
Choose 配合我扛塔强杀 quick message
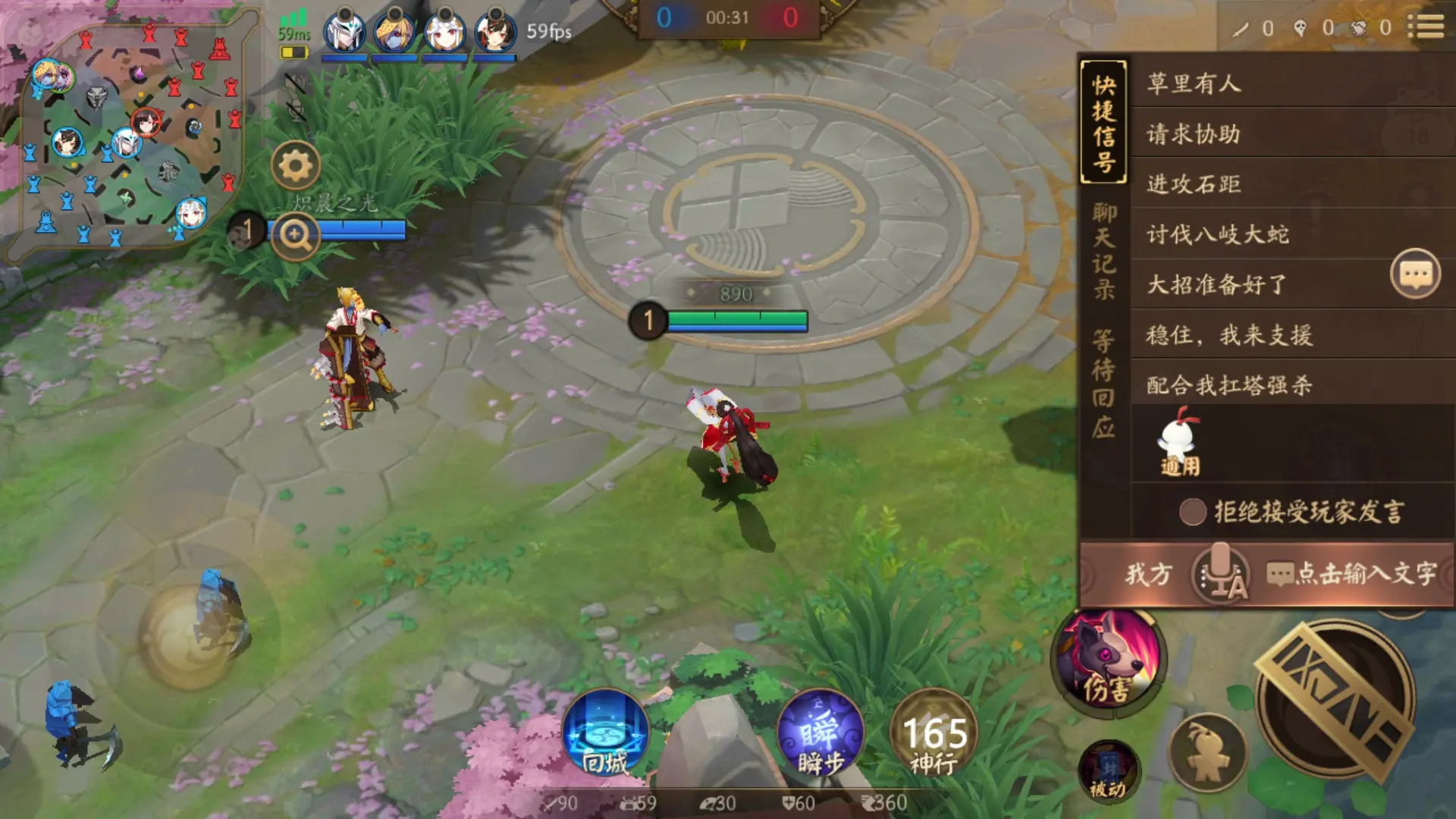[1228, 384]
